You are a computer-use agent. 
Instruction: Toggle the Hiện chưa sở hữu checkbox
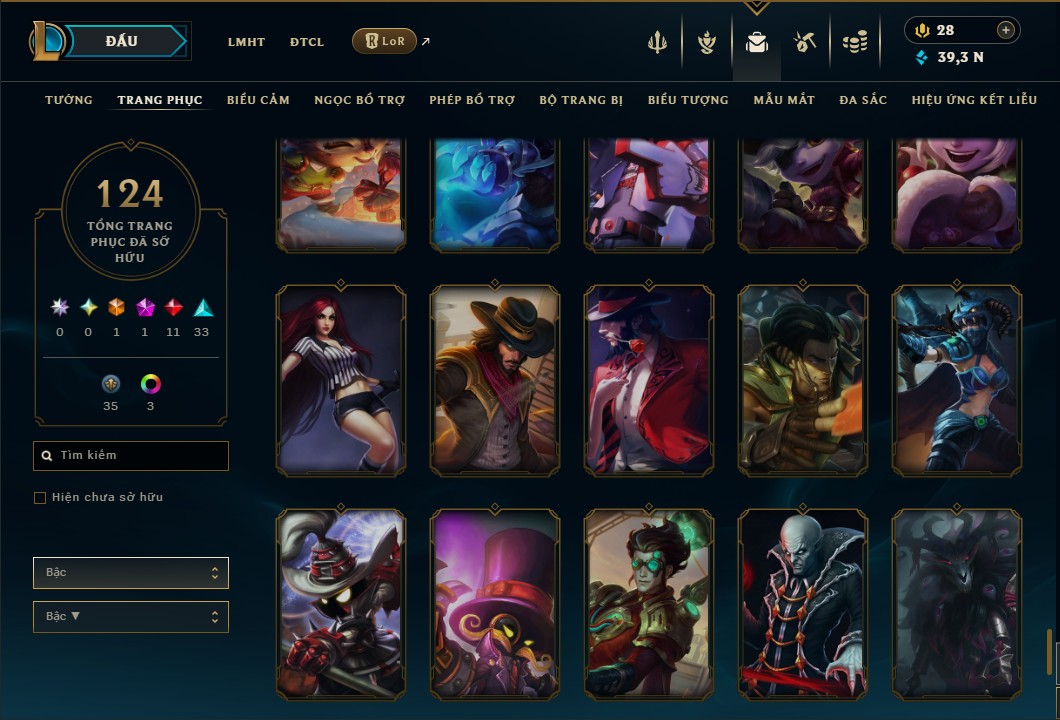[x=40, y=498]
